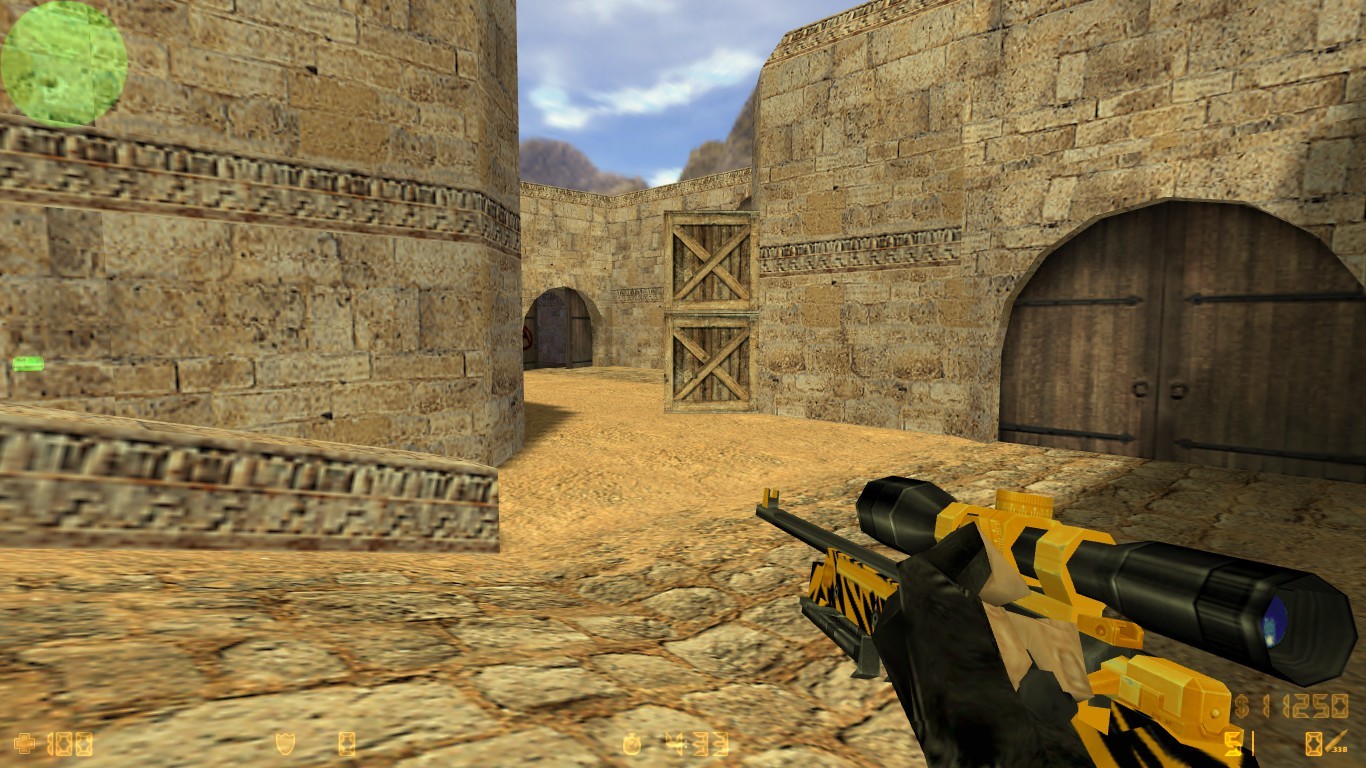Click the flashbang grenade icon near health
Screen dimensions: 1366x768
pos(346,743)
